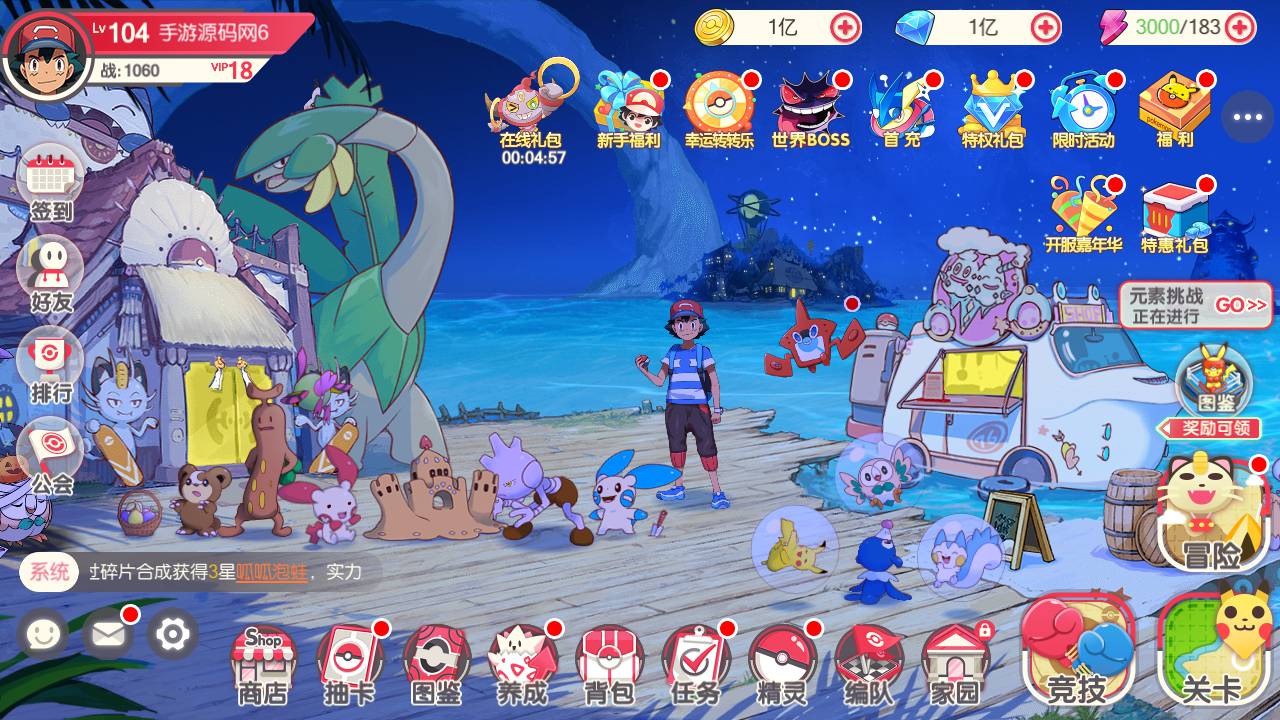Open the 编队 team formation menu
The width and height of the screenshot is (1280, 720).
[x=868, y=663]
